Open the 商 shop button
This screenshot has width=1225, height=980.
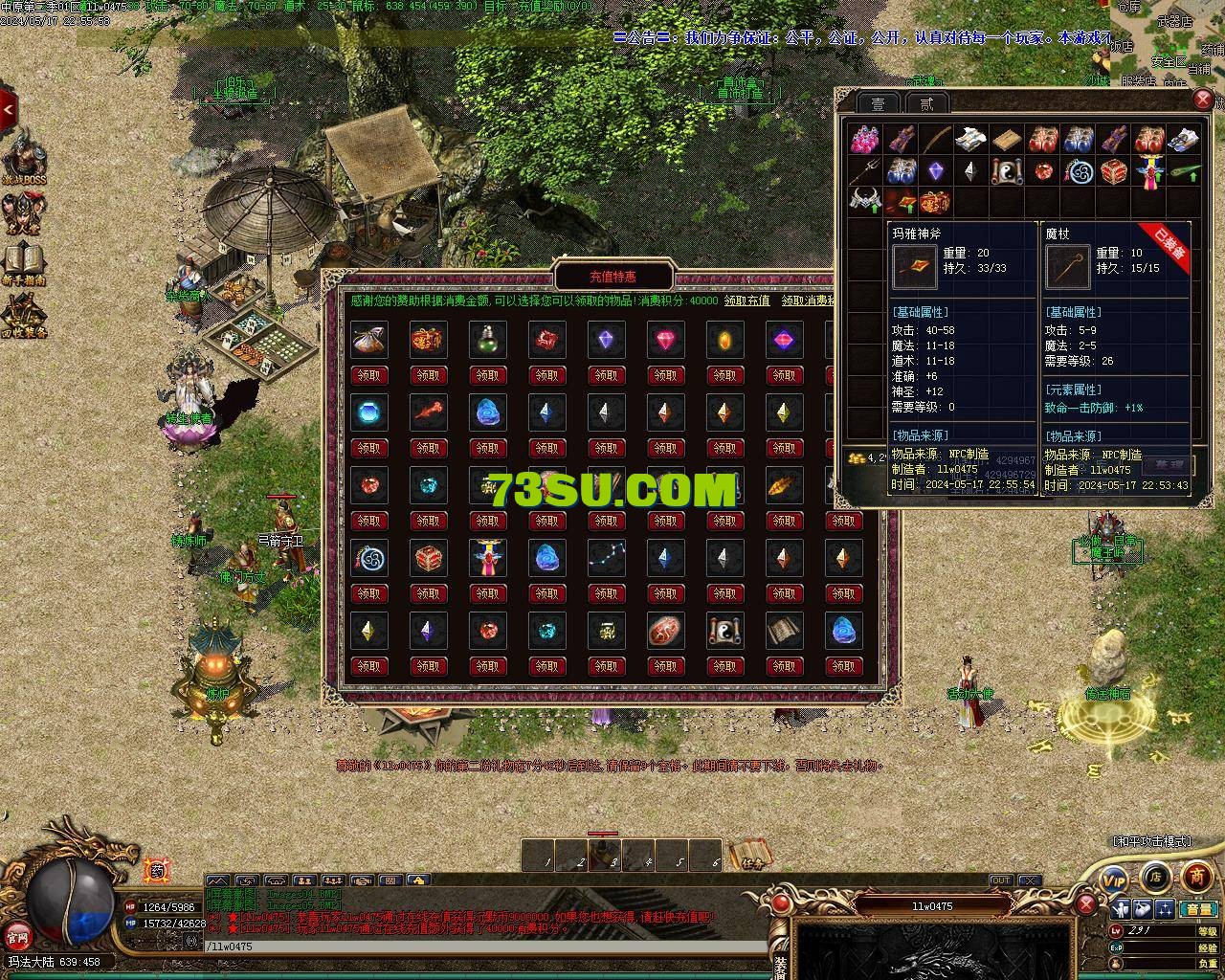1196,876
